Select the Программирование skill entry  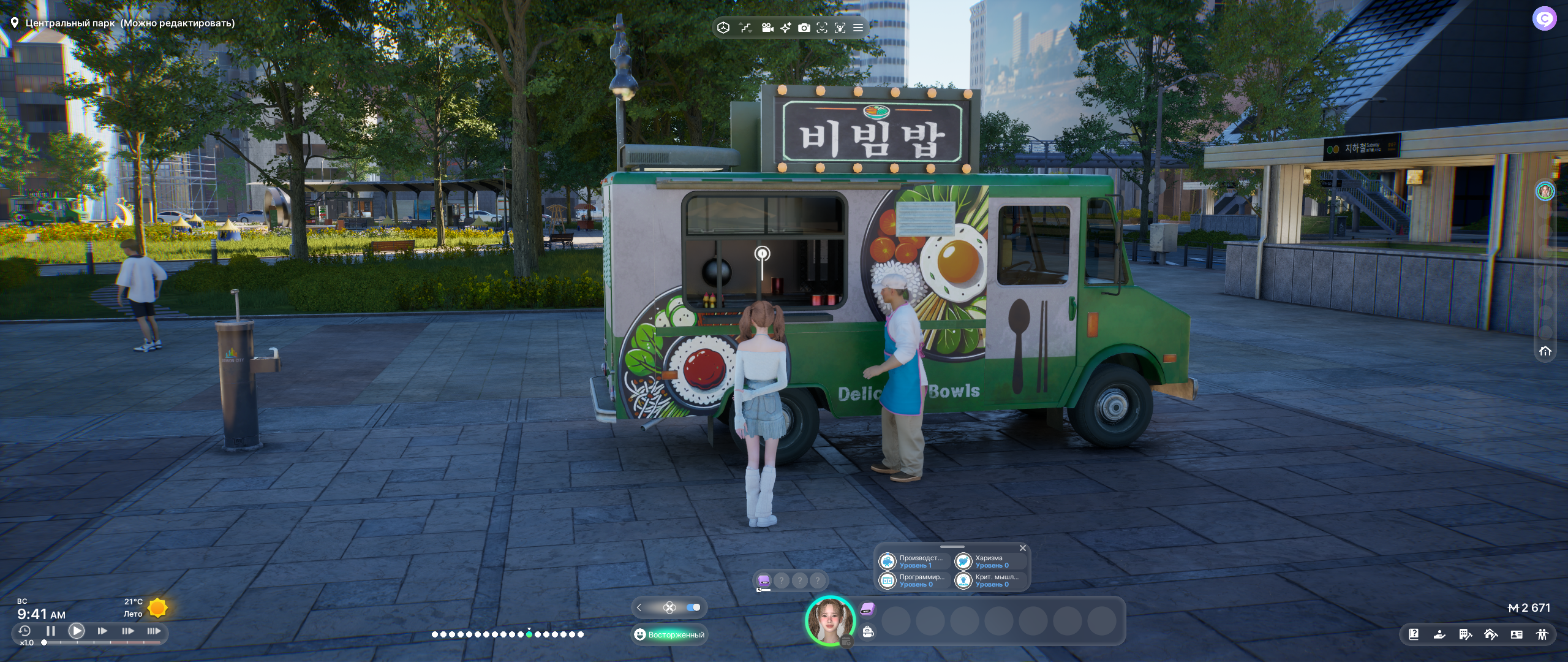914,580
